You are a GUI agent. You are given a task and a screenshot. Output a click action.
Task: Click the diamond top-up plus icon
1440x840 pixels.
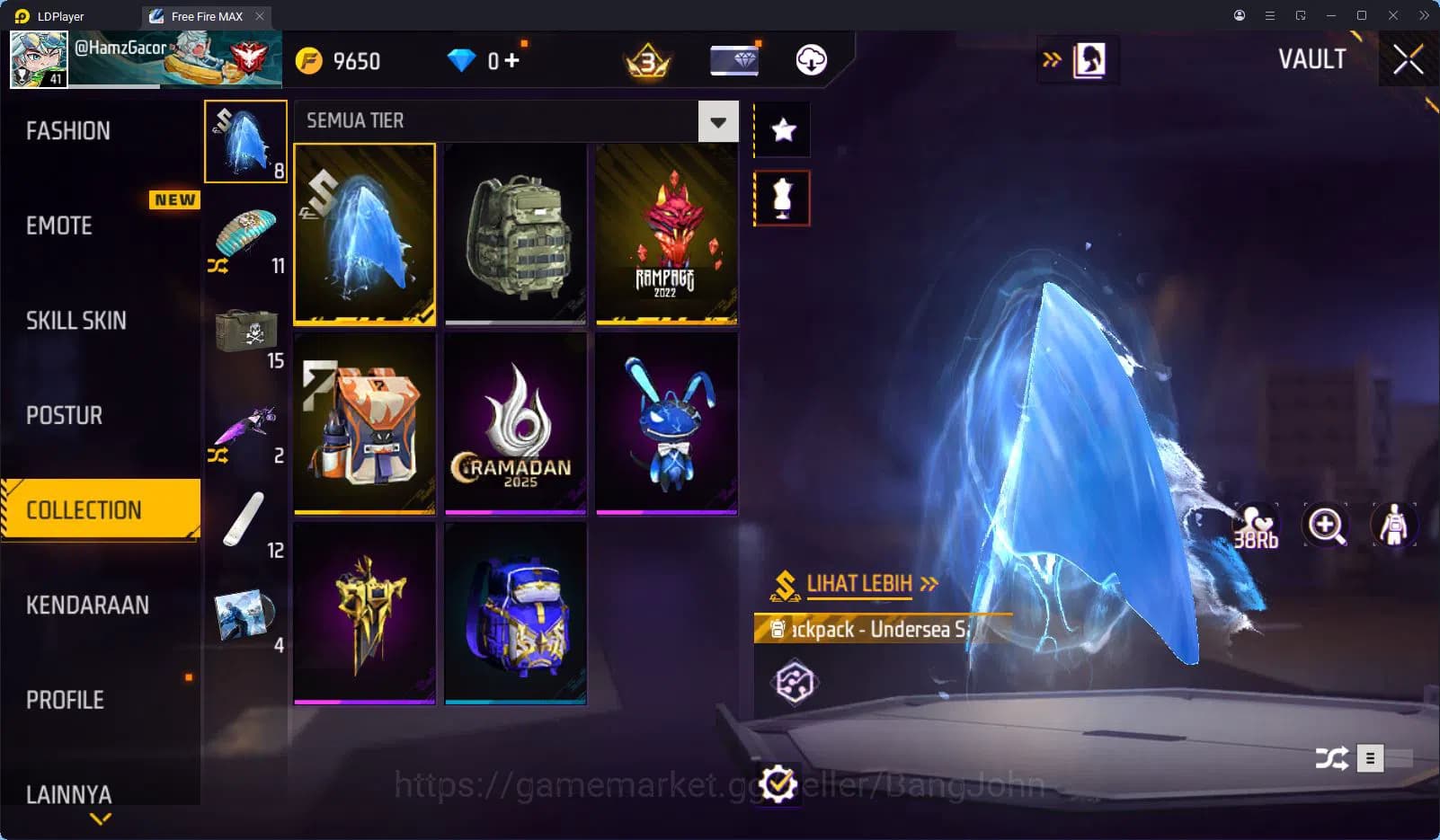point(511,60)
